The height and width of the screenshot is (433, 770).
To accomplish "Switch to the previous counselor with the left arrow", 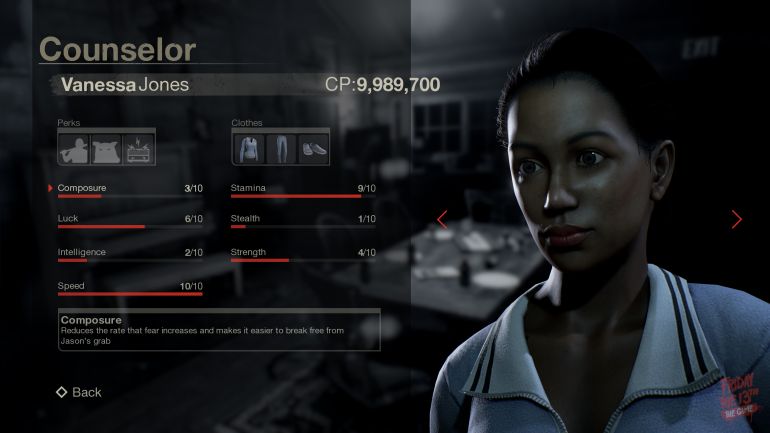I will (x=442, y=219).
